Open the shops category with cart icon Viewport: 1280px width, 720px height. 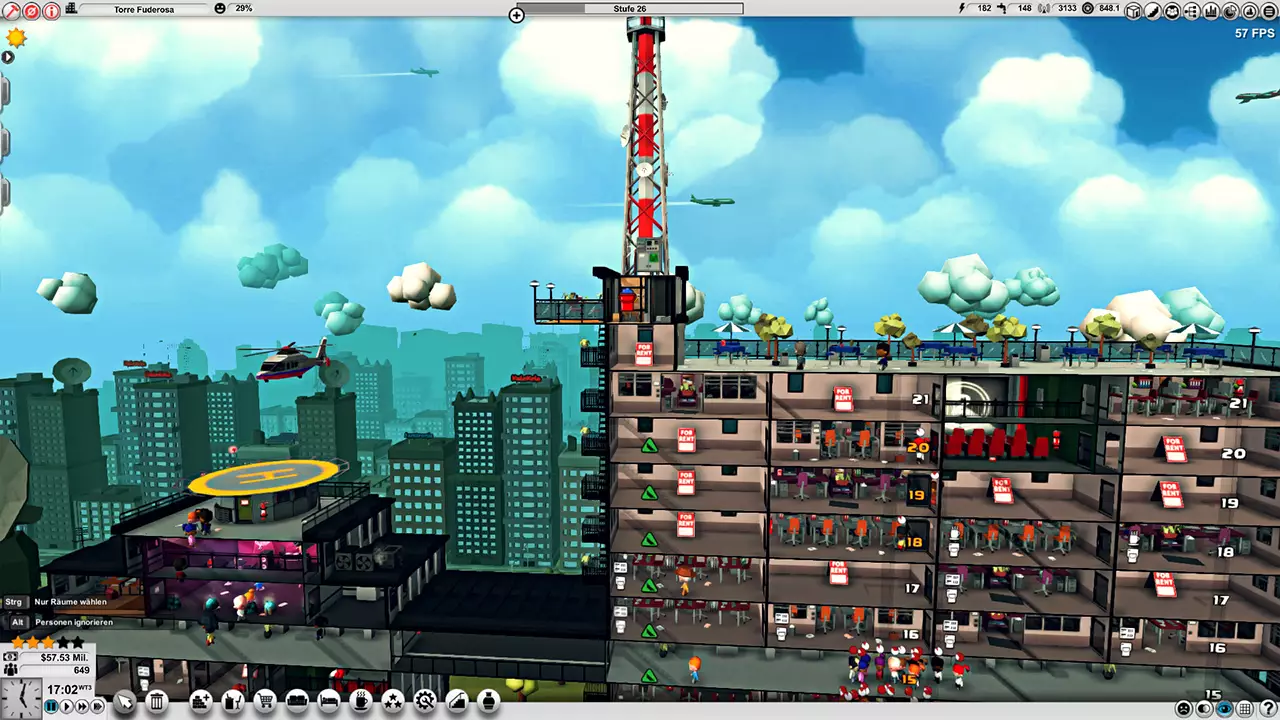tap(264, 702)
